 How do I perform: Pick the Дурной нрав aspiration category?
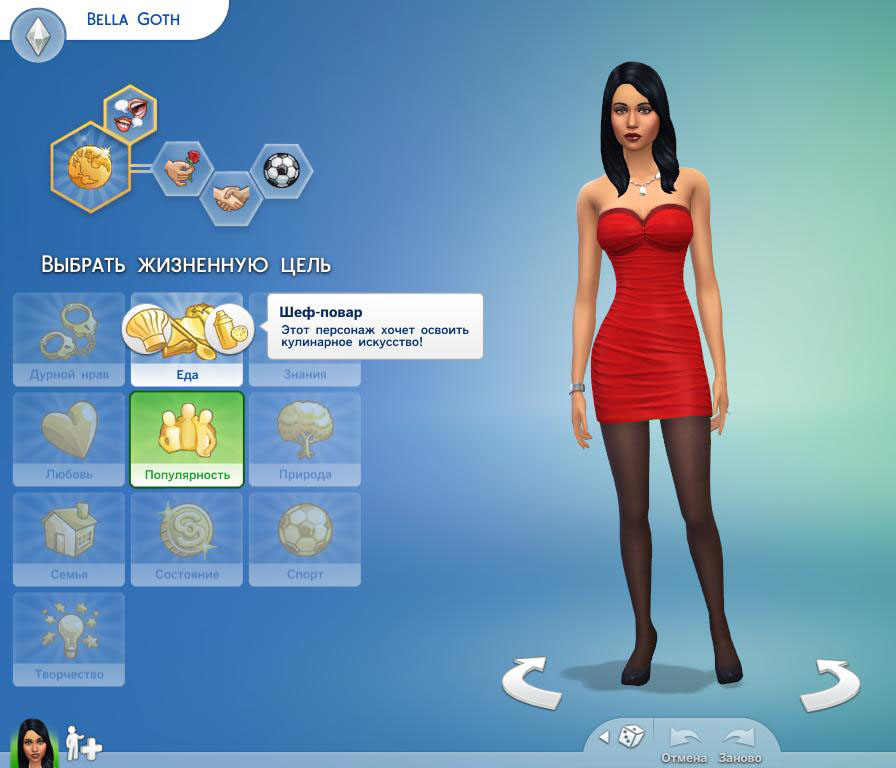pos(69,339)
